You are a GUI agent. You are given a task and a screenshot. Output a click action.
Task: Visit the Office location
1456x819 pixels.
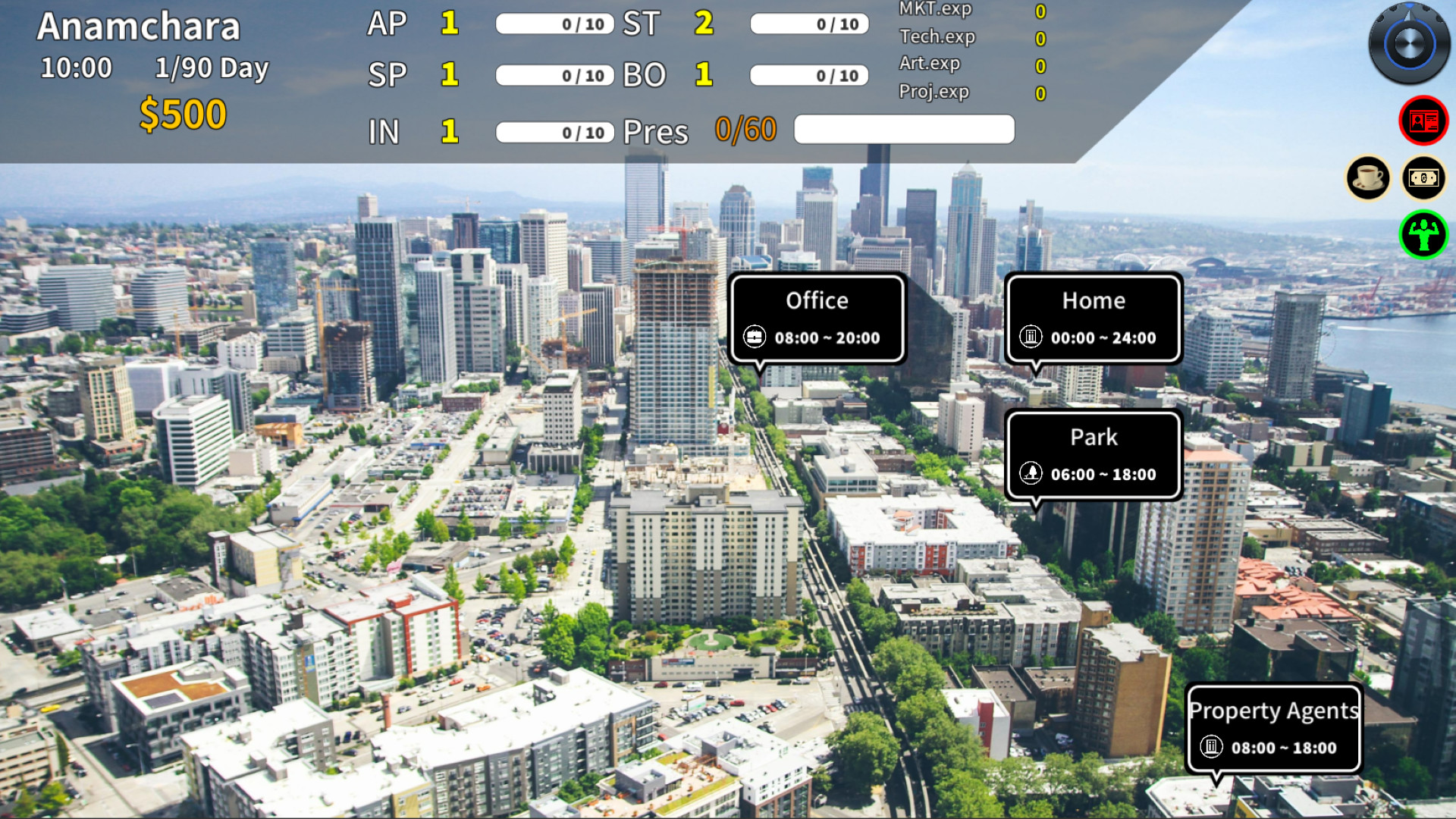pos(817,300)
